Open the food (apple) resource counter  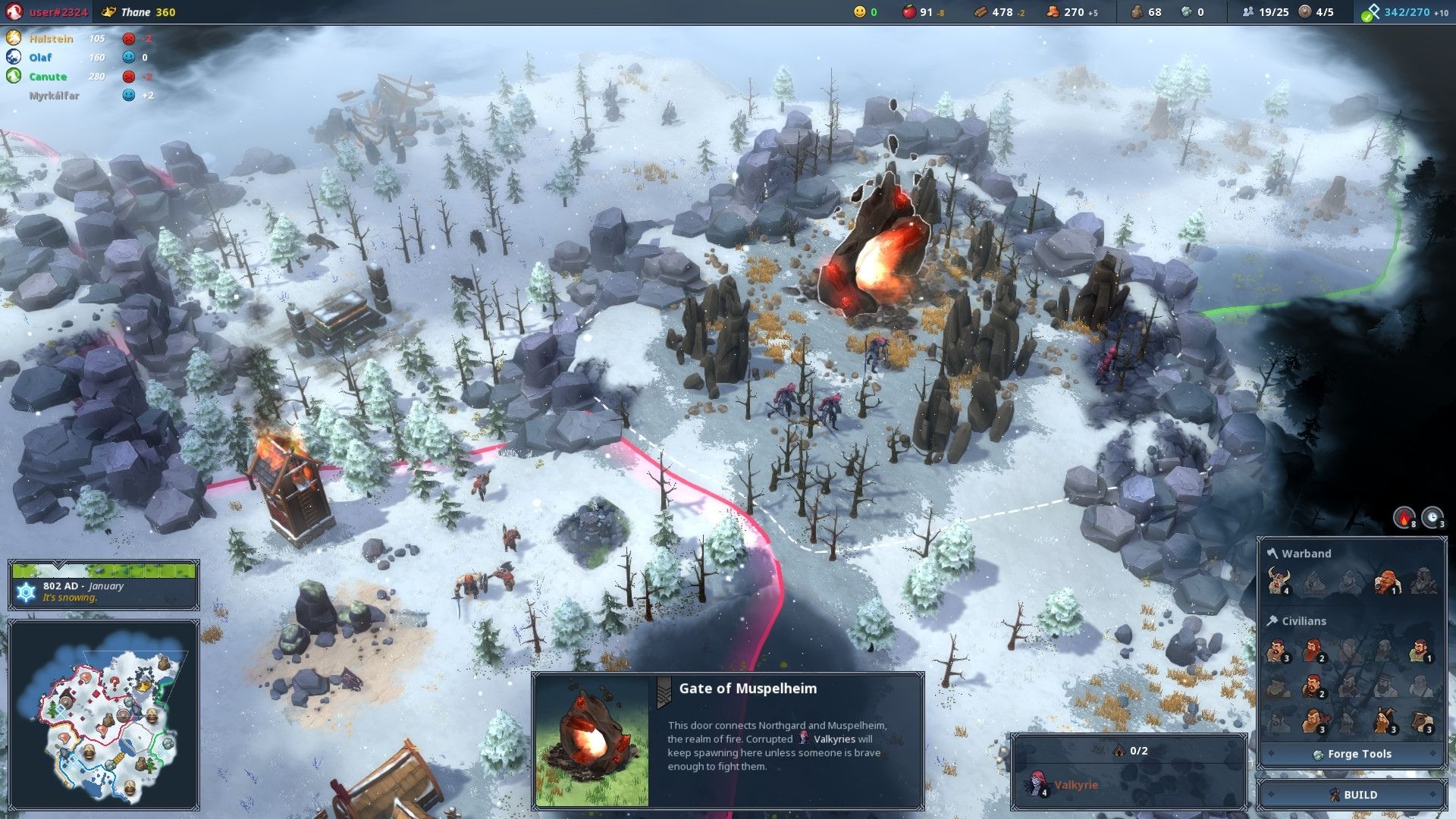[909, 12]
